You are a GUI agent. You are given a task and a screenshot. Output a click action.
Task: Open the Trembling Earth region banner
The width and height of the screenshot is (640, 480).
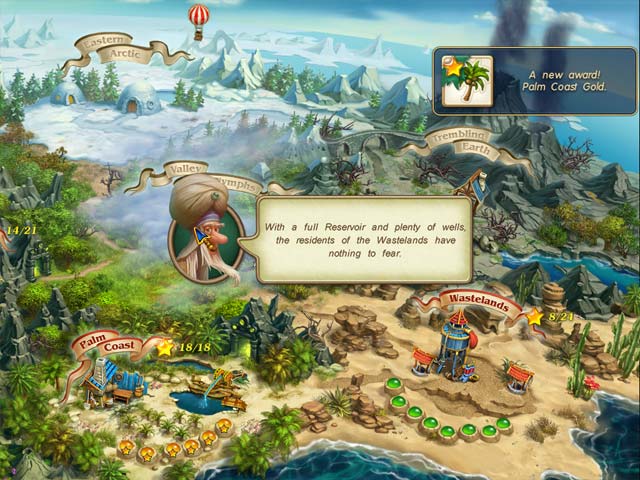pyautogui.click(x=461, y=141)
